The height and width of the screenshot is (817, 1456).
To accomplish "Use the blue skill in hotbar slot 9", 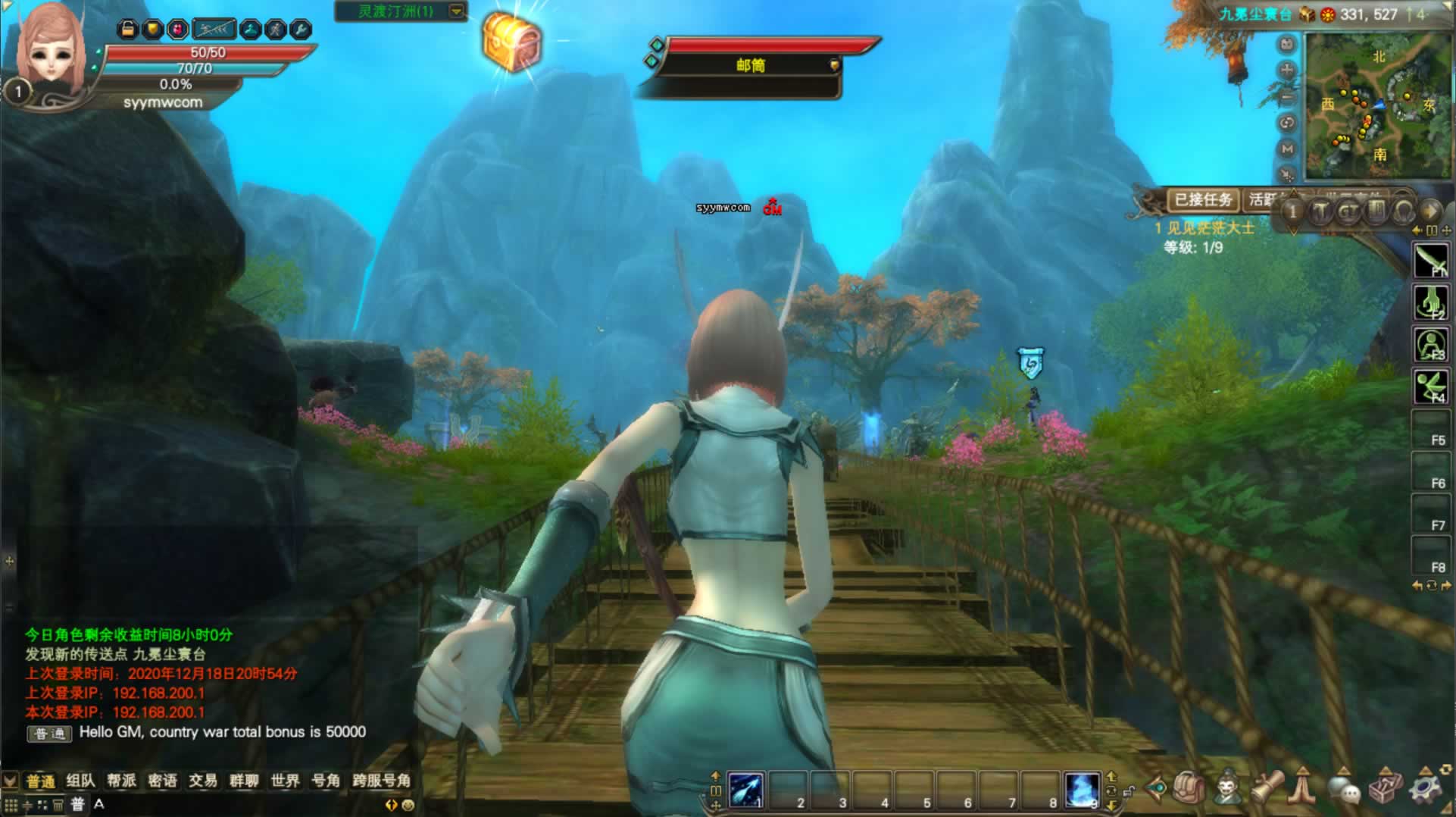I will pyautogui.click(x=1081, y=790).
